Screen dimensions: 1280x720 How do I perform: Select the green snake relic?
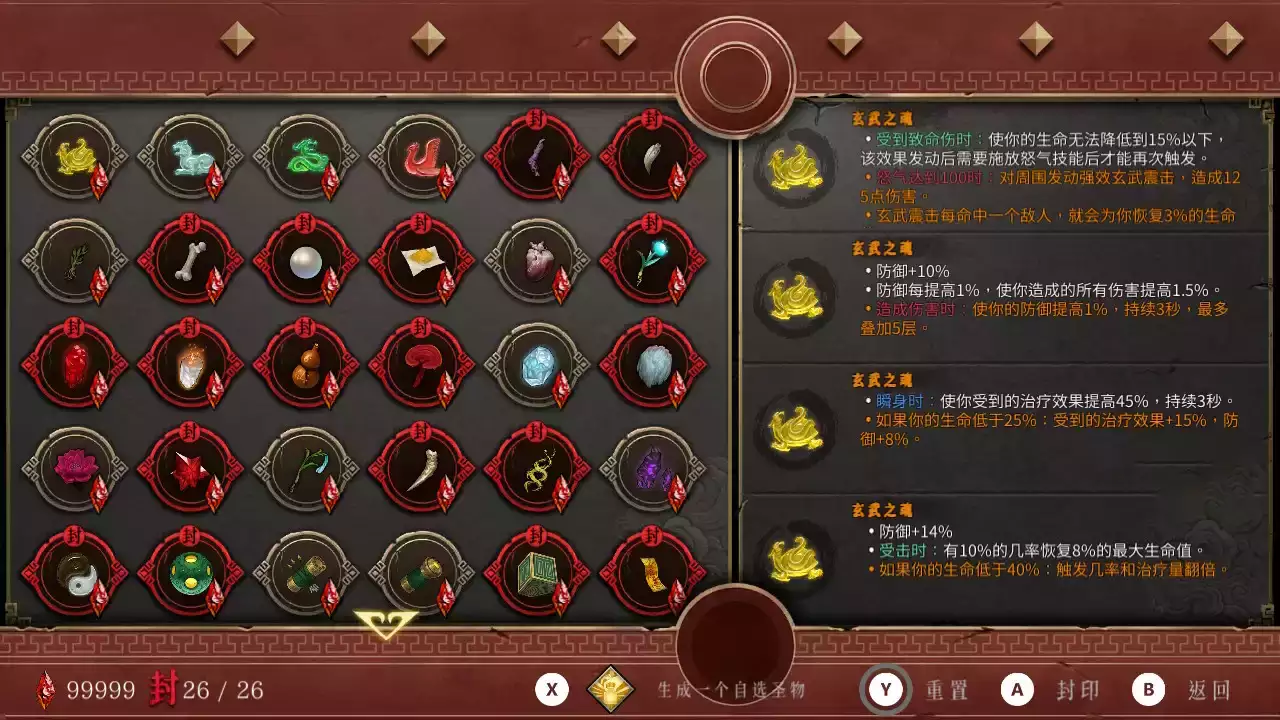pyautogui.click(x=305, y=160)
